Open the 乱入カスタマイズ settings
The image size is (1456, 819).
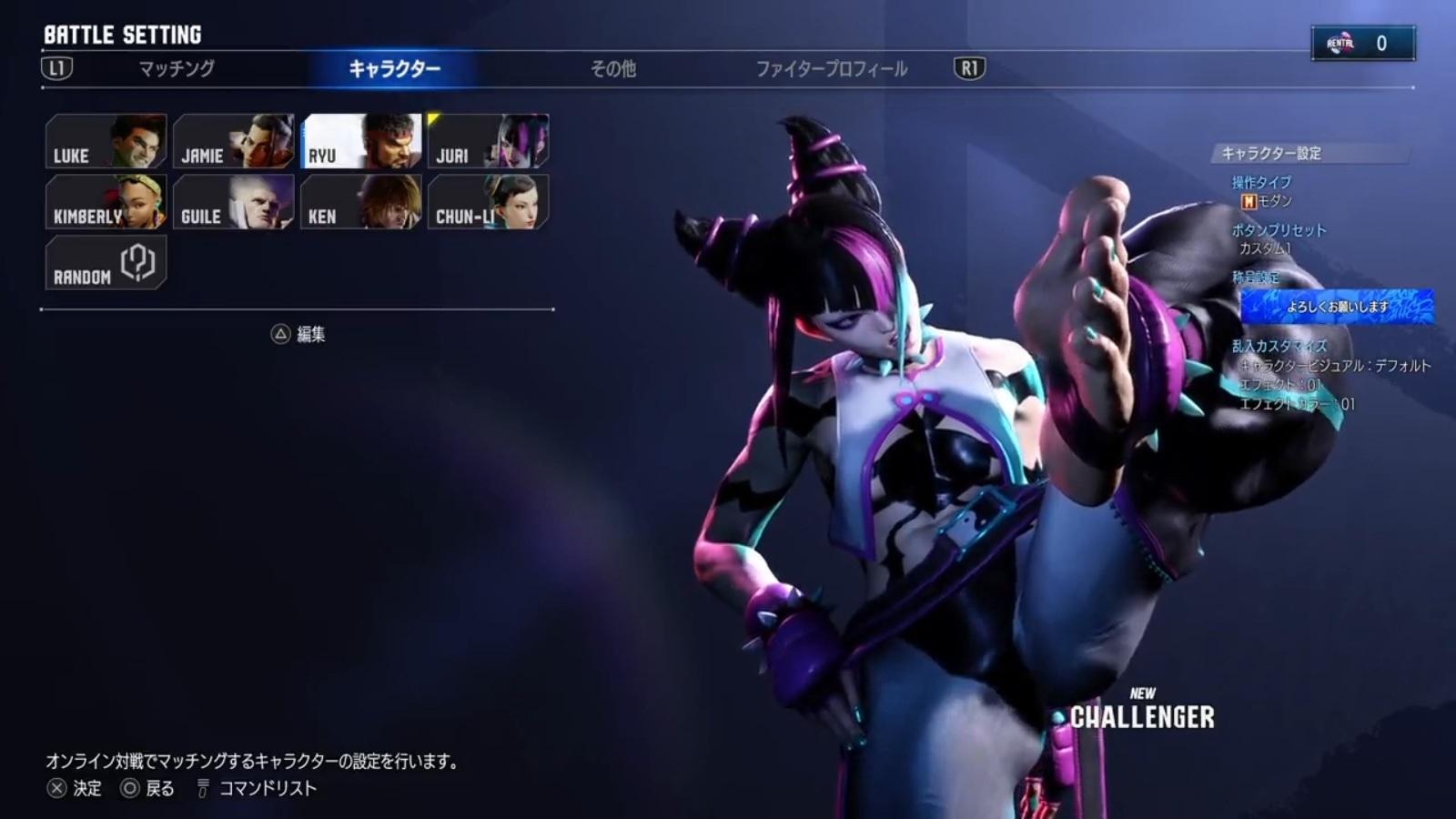click(1279, 346)
